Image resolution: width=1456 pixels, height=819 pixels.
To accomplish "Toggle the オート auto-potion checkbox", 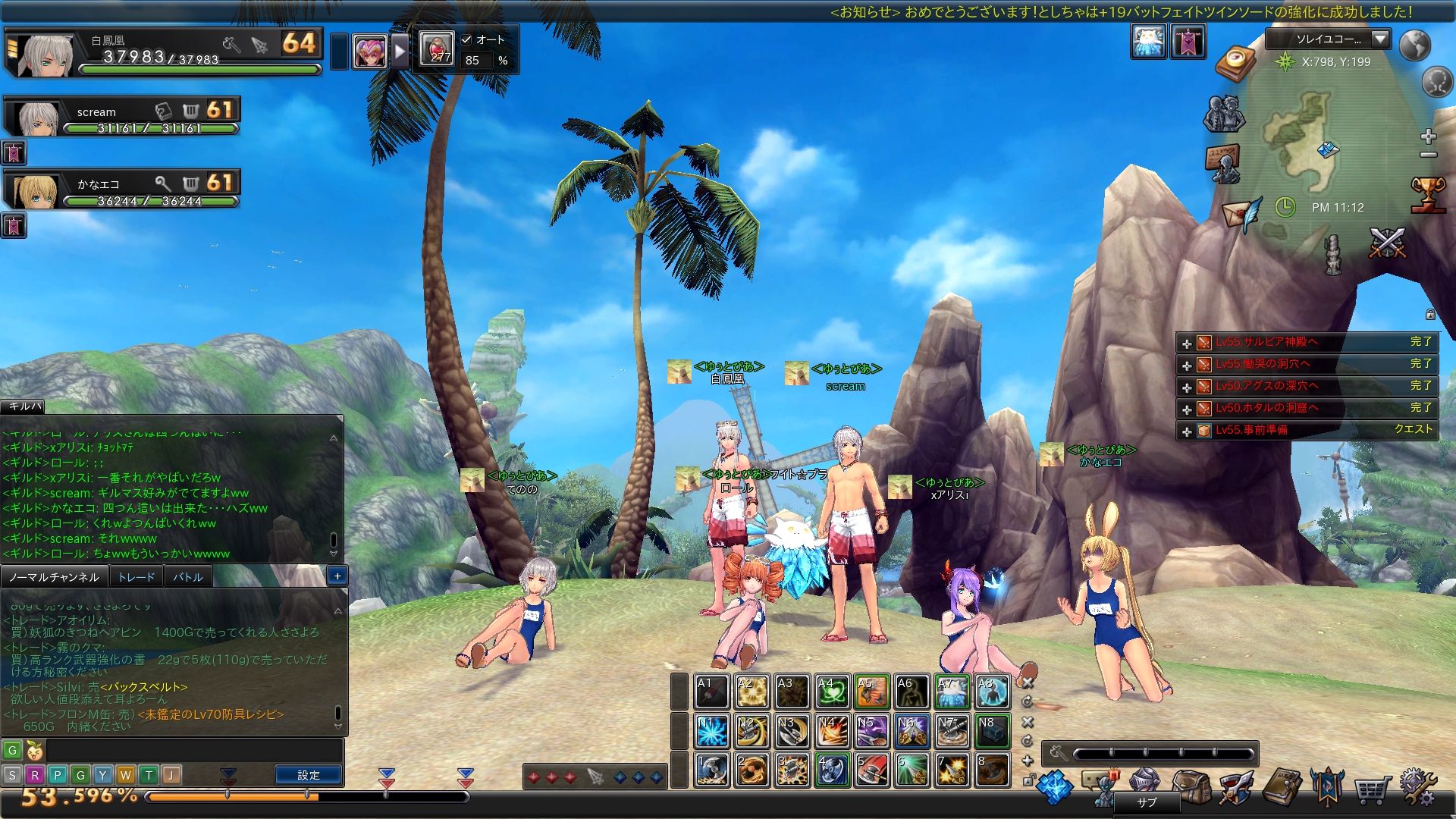I will (x=467, y=39).
